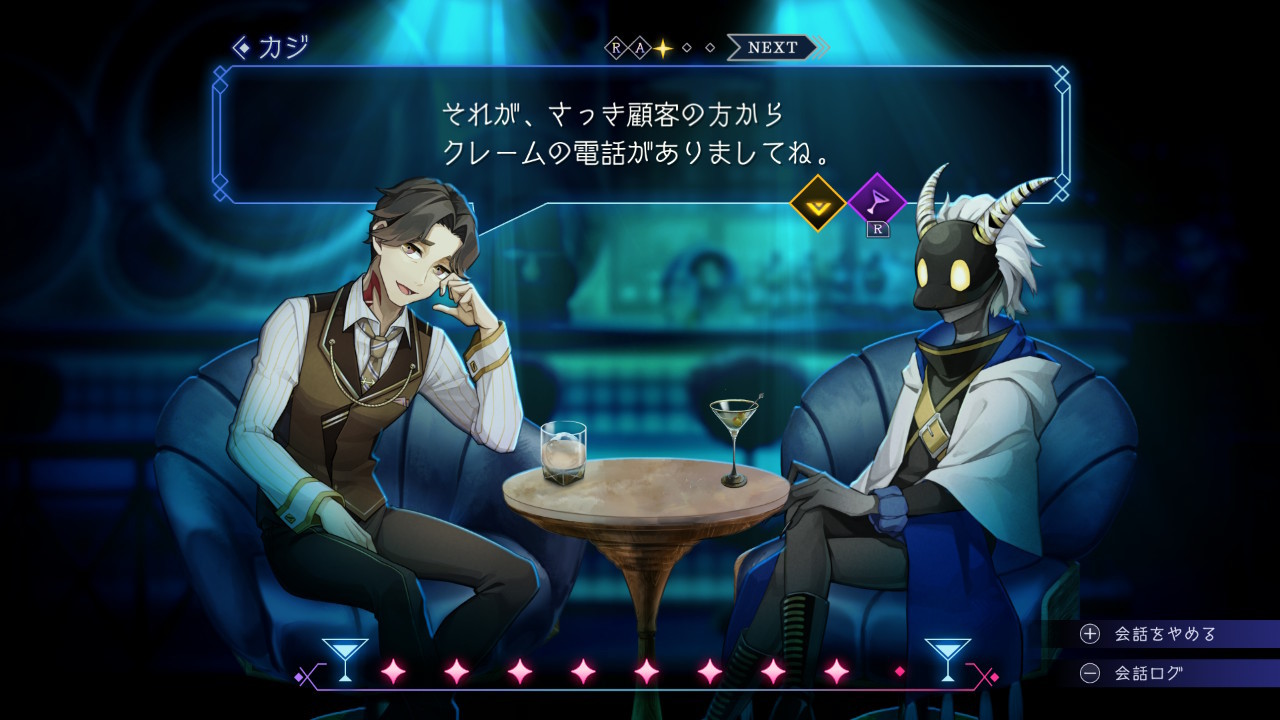1280x720 pixels.
Task: Choose 会話をやめる to end the conversation
Action: (1165, 634)
